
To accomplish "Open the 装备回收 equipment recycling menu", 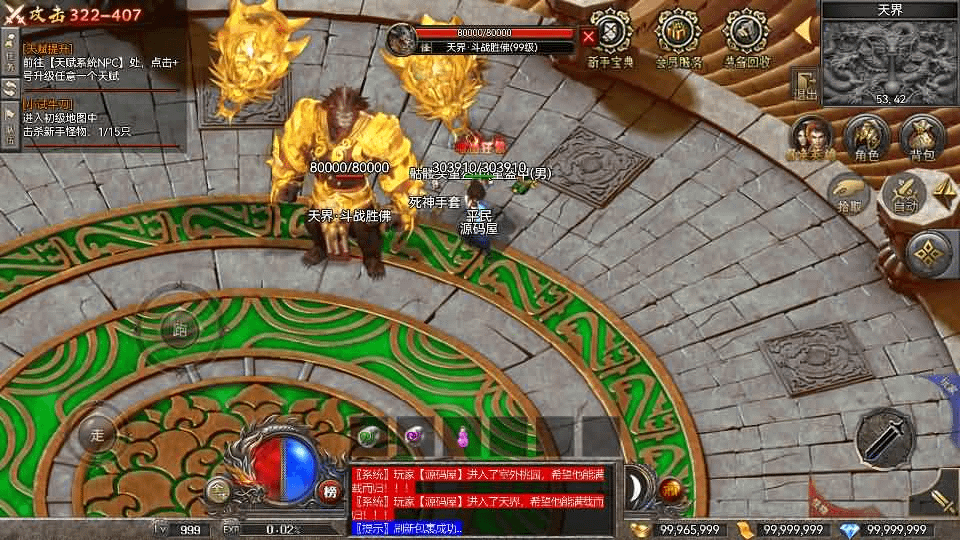I will (745, 38).
